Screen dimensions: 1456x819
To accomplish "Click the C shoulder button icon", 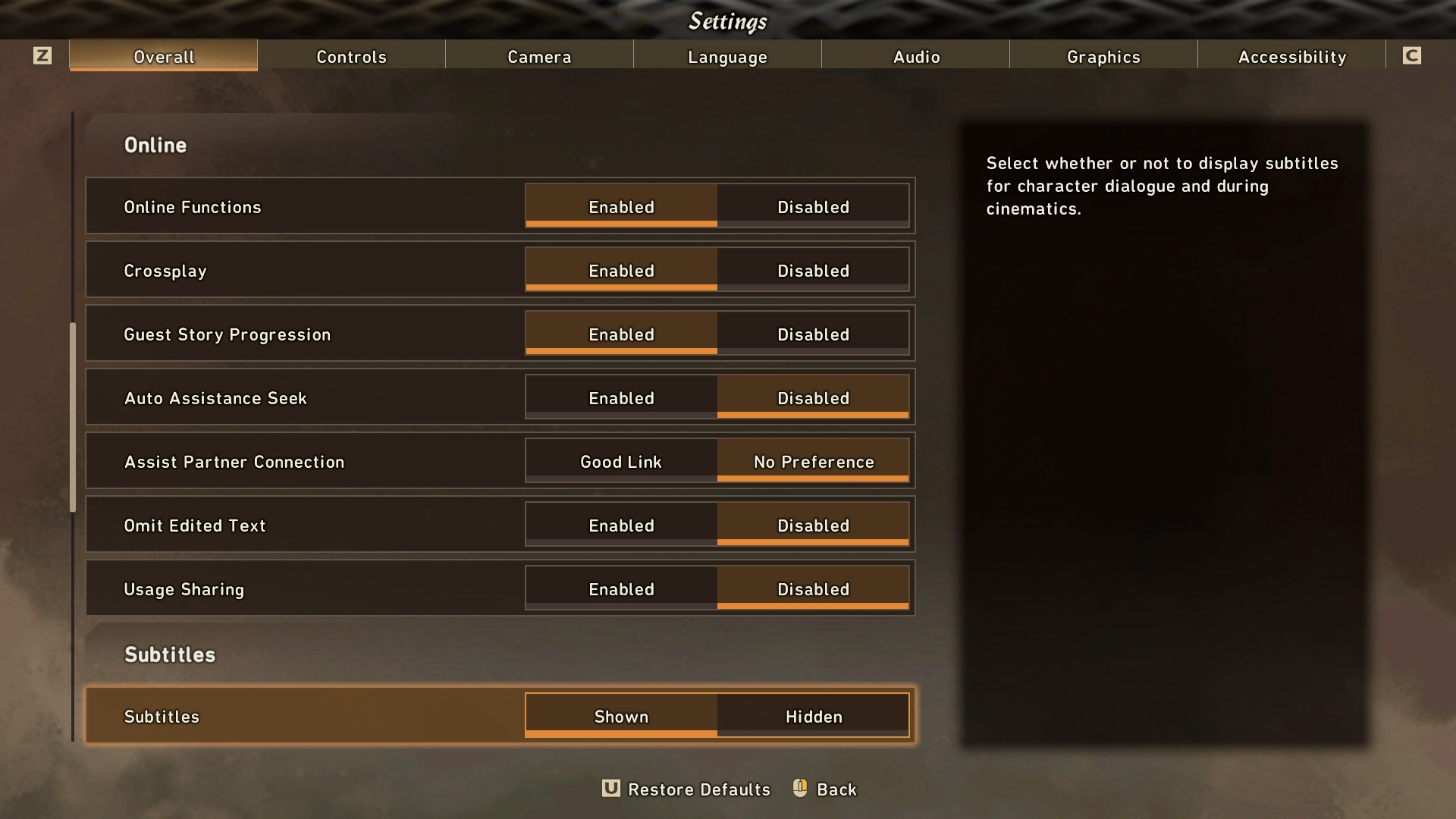I will pos(1412,55).
